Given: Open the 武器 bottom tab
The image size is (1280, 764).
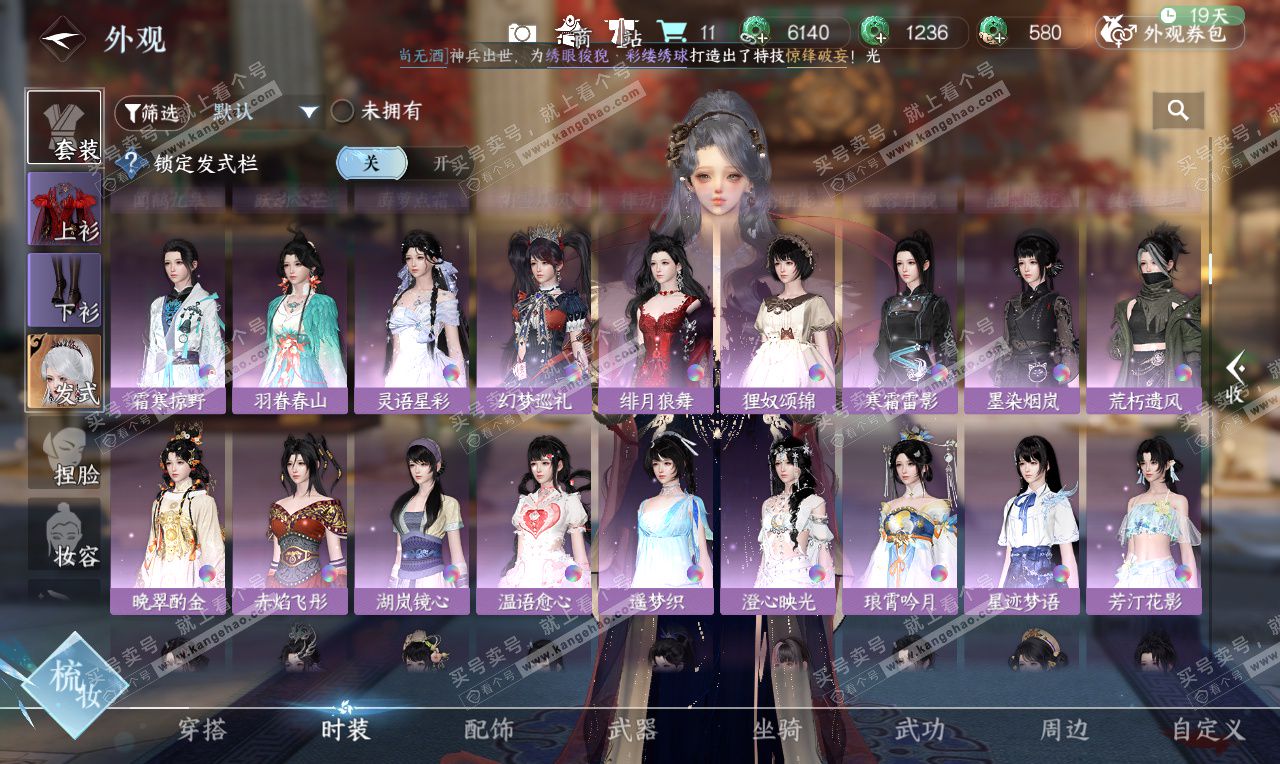Looking at the screenshot, I should pyautogui.click(x=632, y=729).
